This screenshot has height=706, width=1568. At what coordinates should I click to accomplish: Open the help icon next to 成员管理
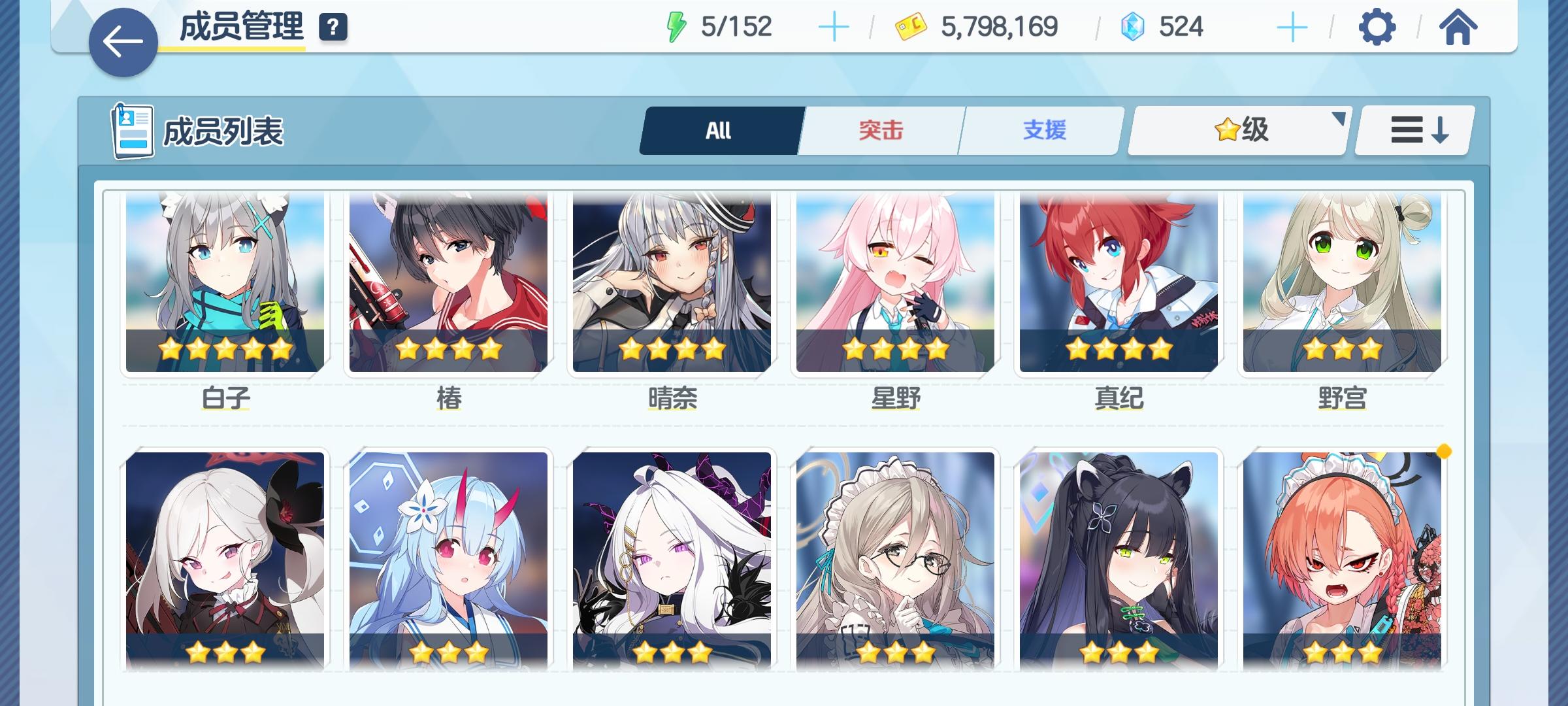tap(332, 27)
